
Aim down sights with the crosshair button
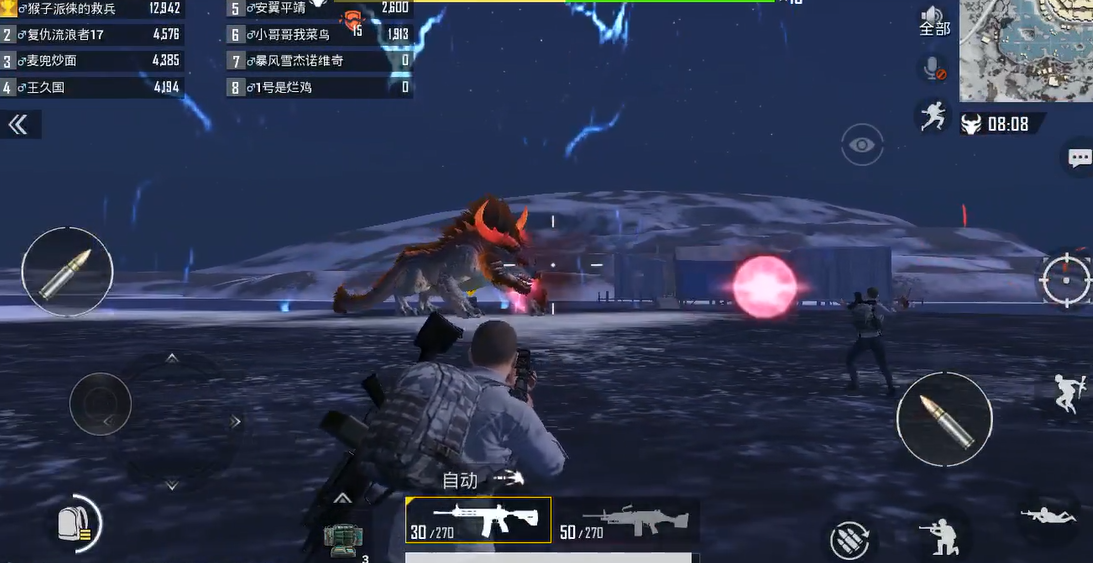tap(1065, 279)
